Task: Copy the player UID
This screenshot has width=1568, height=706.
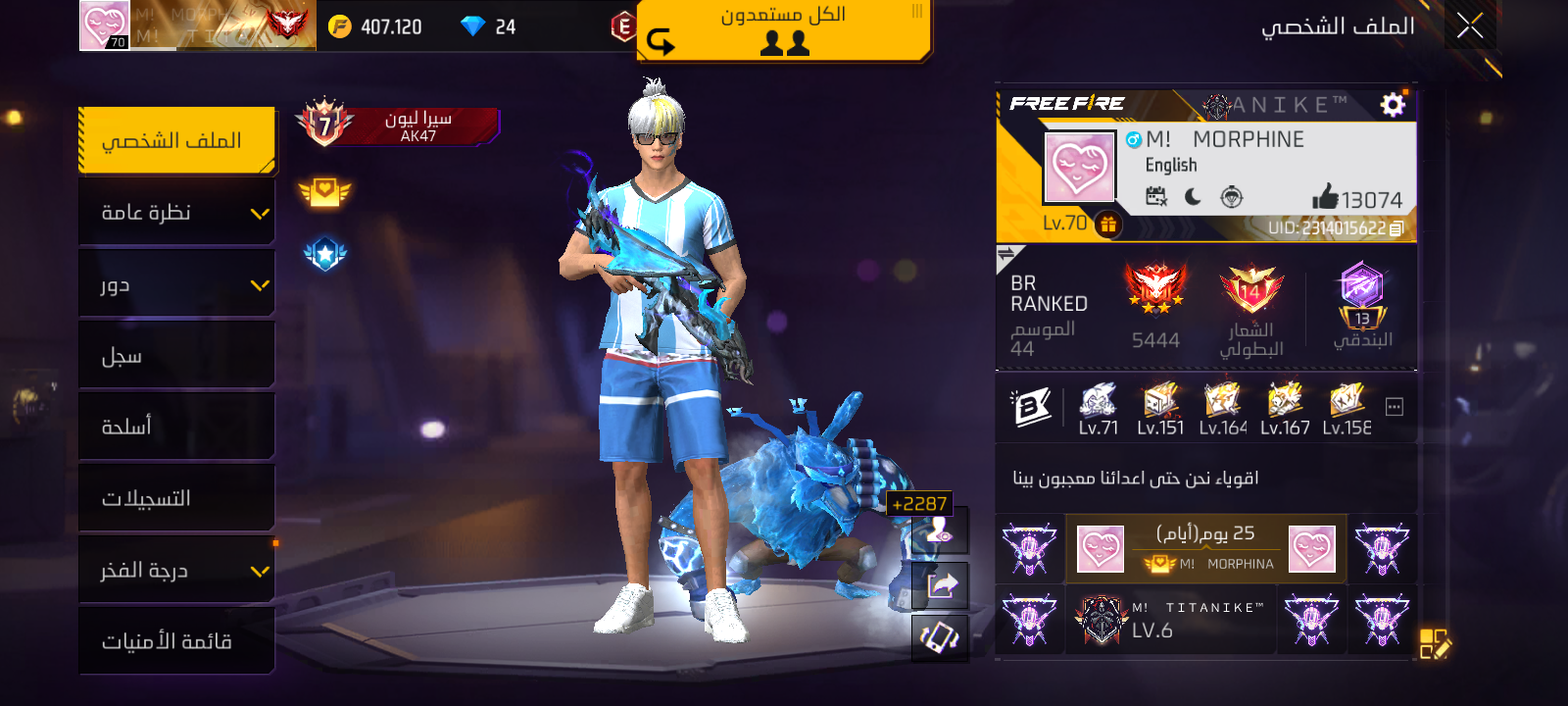Action: coord(1396,228)
